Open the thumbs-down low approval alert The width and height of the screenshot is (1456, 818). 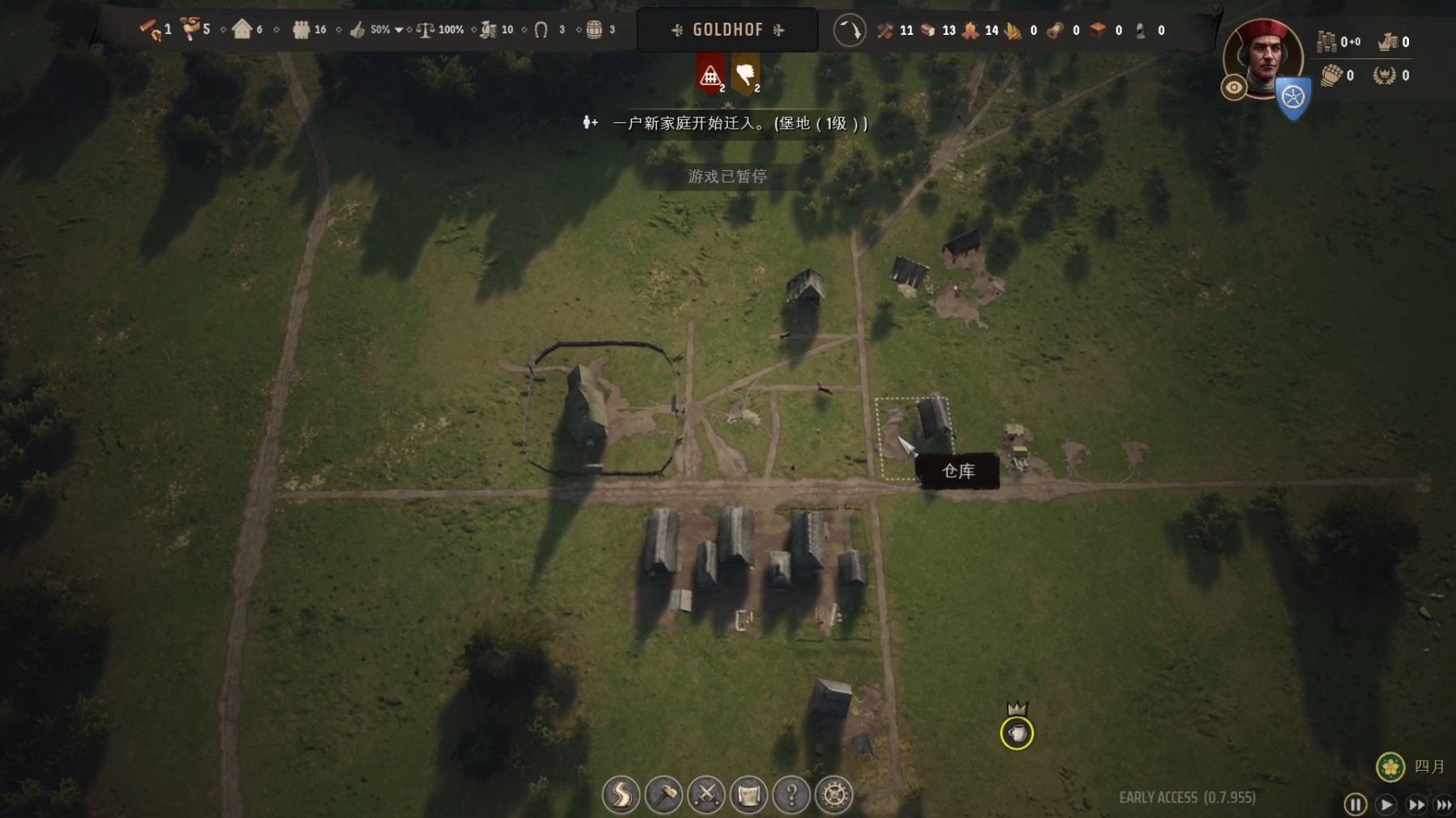(x=745, y=75)
